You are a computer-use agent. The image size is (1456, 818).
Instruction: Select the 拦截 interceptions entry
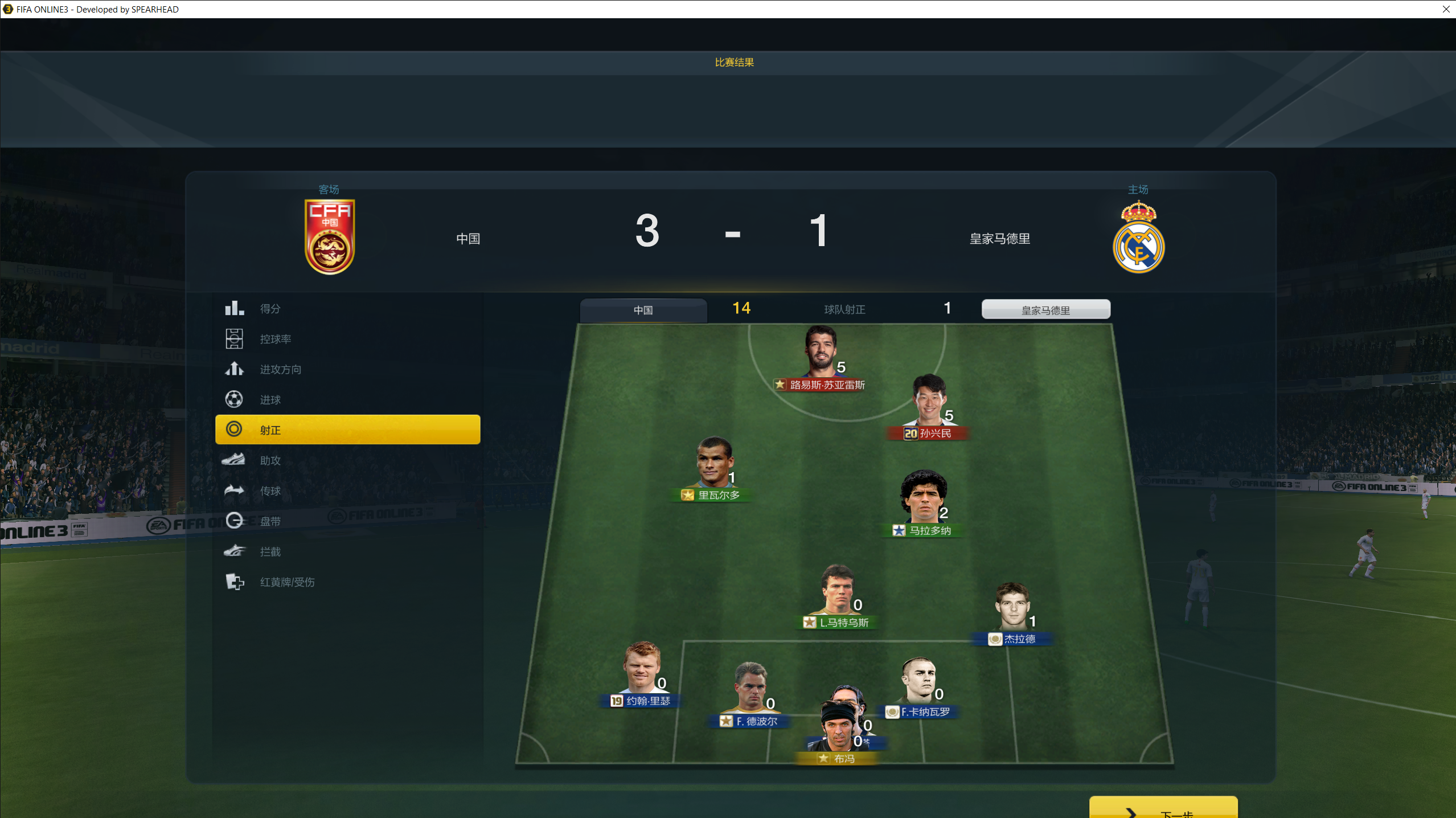pos(347,551)
